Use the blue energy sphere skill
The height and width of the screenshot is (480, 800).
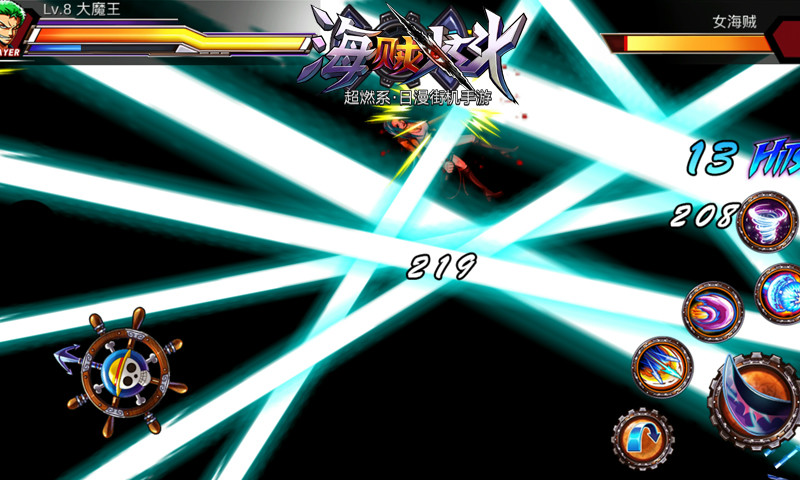pos(778,294)
